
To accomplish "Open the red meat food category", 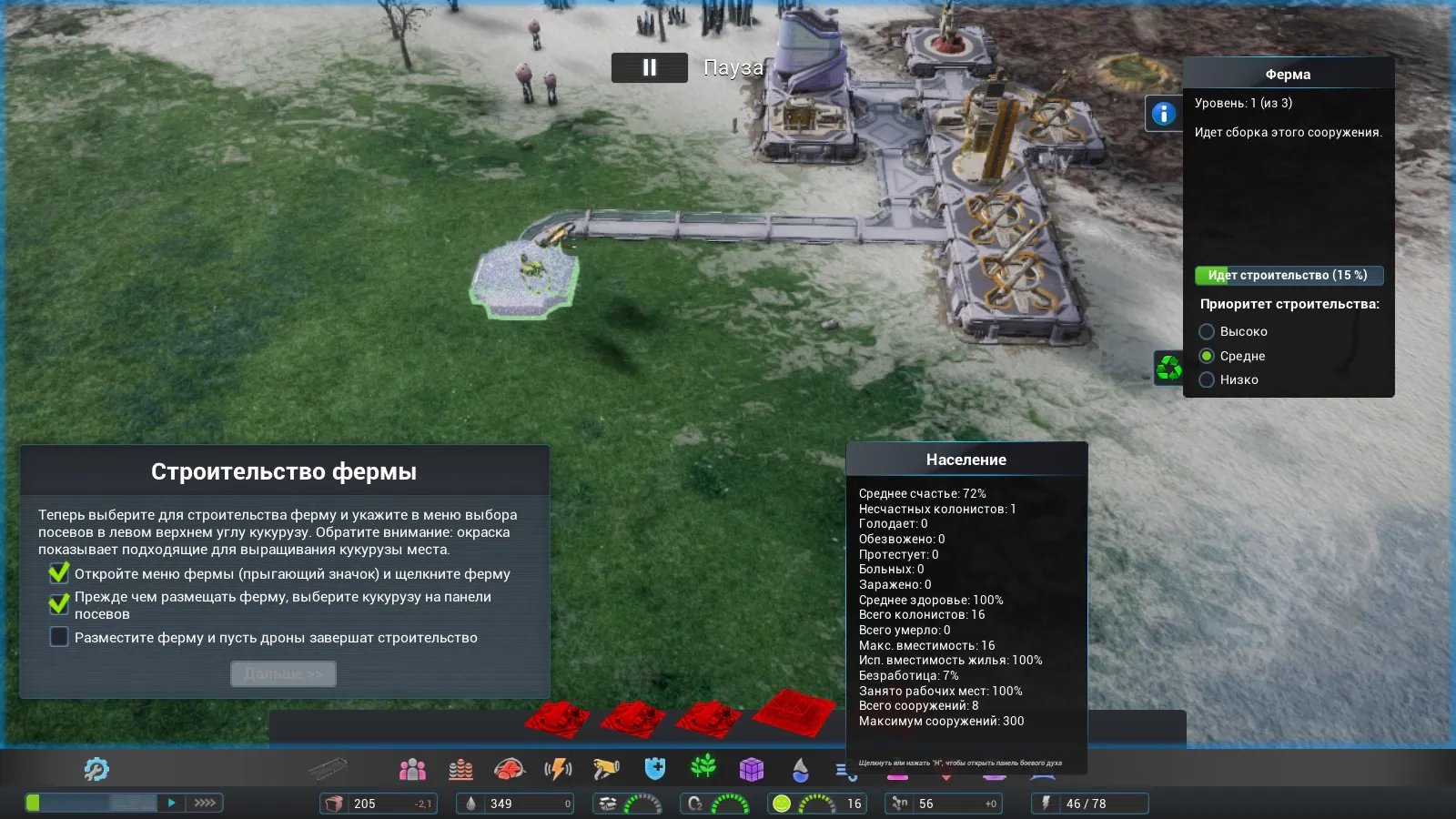I will pos(510,770).
